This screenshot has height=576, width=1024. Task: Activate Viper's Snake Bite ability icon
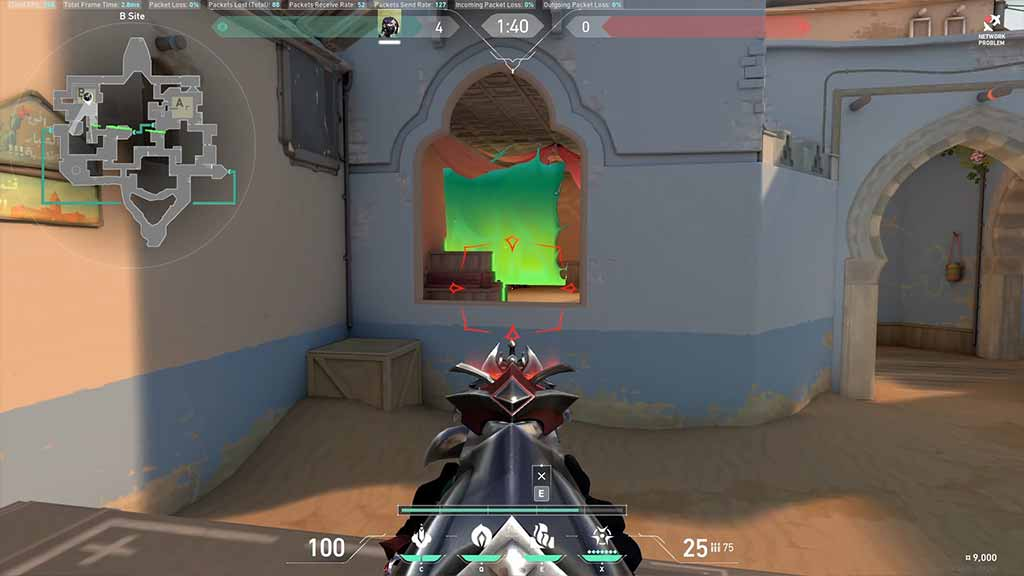(x=422, y=537)
